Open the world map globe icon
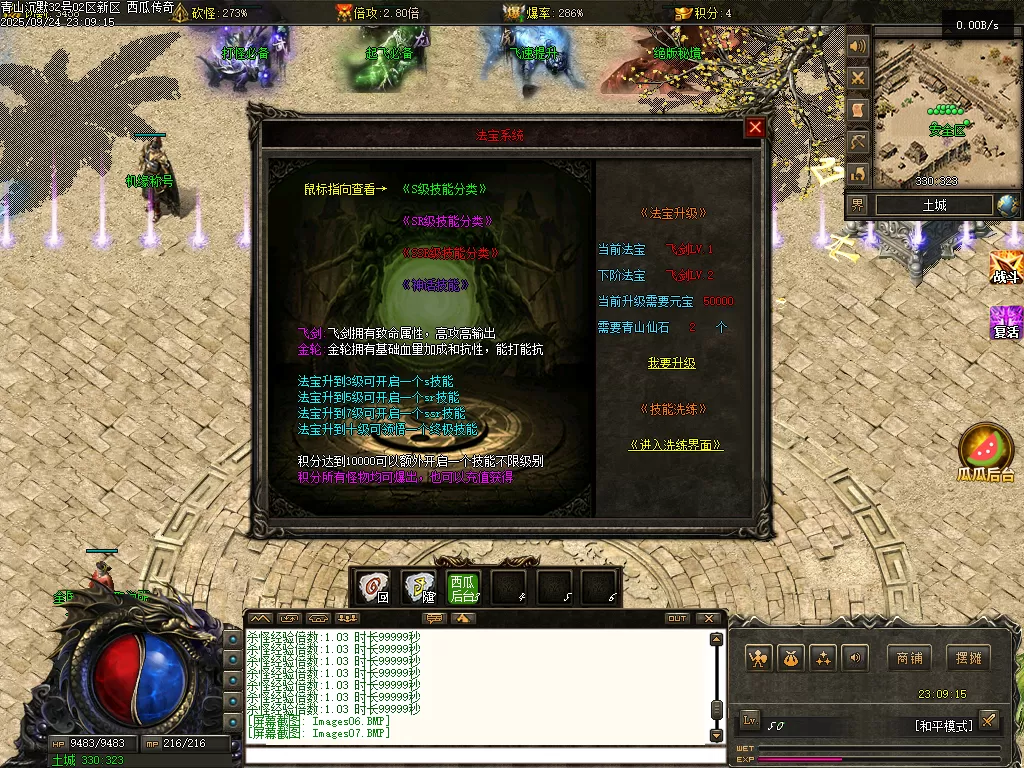The height and width of the screenshot is (768, 1024). point(1007,205)
